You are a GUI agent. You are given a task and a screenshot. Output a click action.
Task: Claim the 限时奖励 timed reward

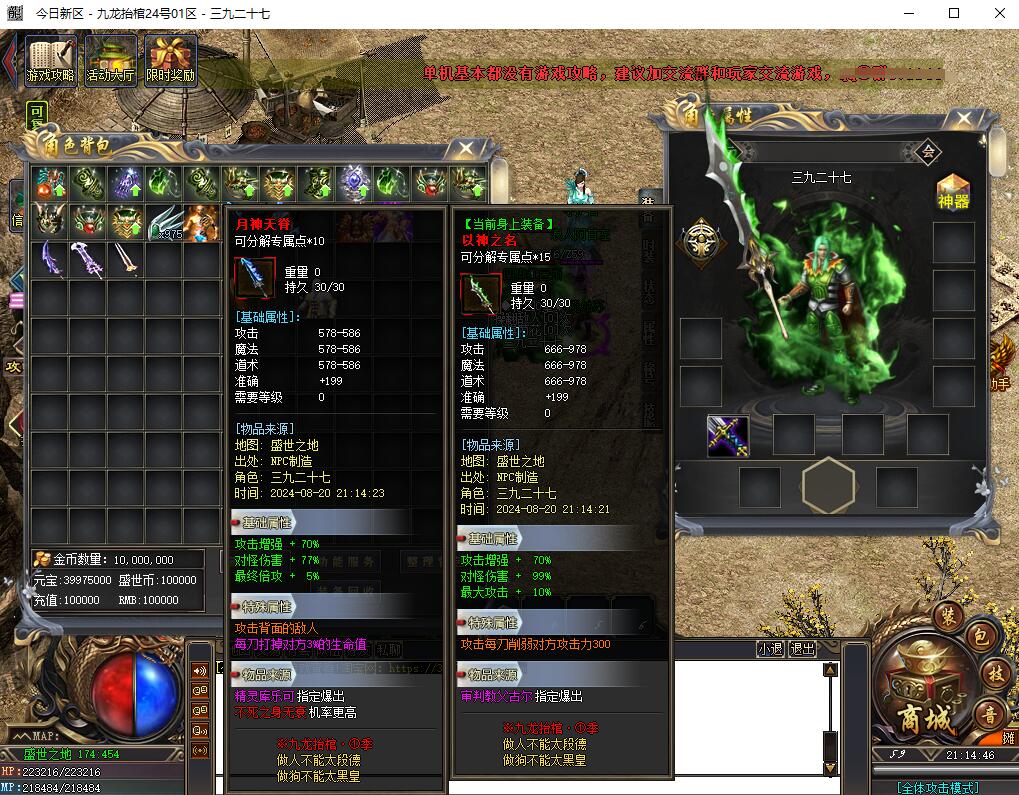[x=170, y=61]
